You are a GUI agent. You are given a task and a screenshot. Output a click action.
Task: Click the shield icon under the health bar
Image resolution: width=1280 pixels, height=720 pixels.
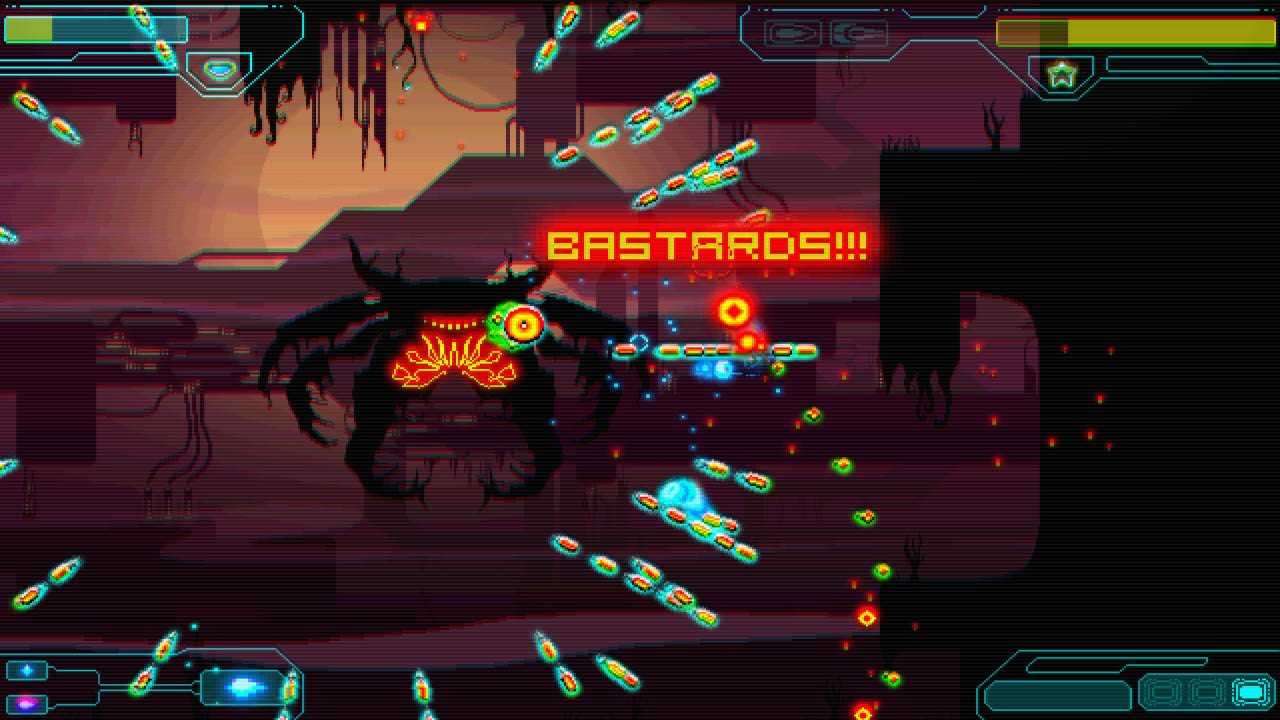(220, 70)
